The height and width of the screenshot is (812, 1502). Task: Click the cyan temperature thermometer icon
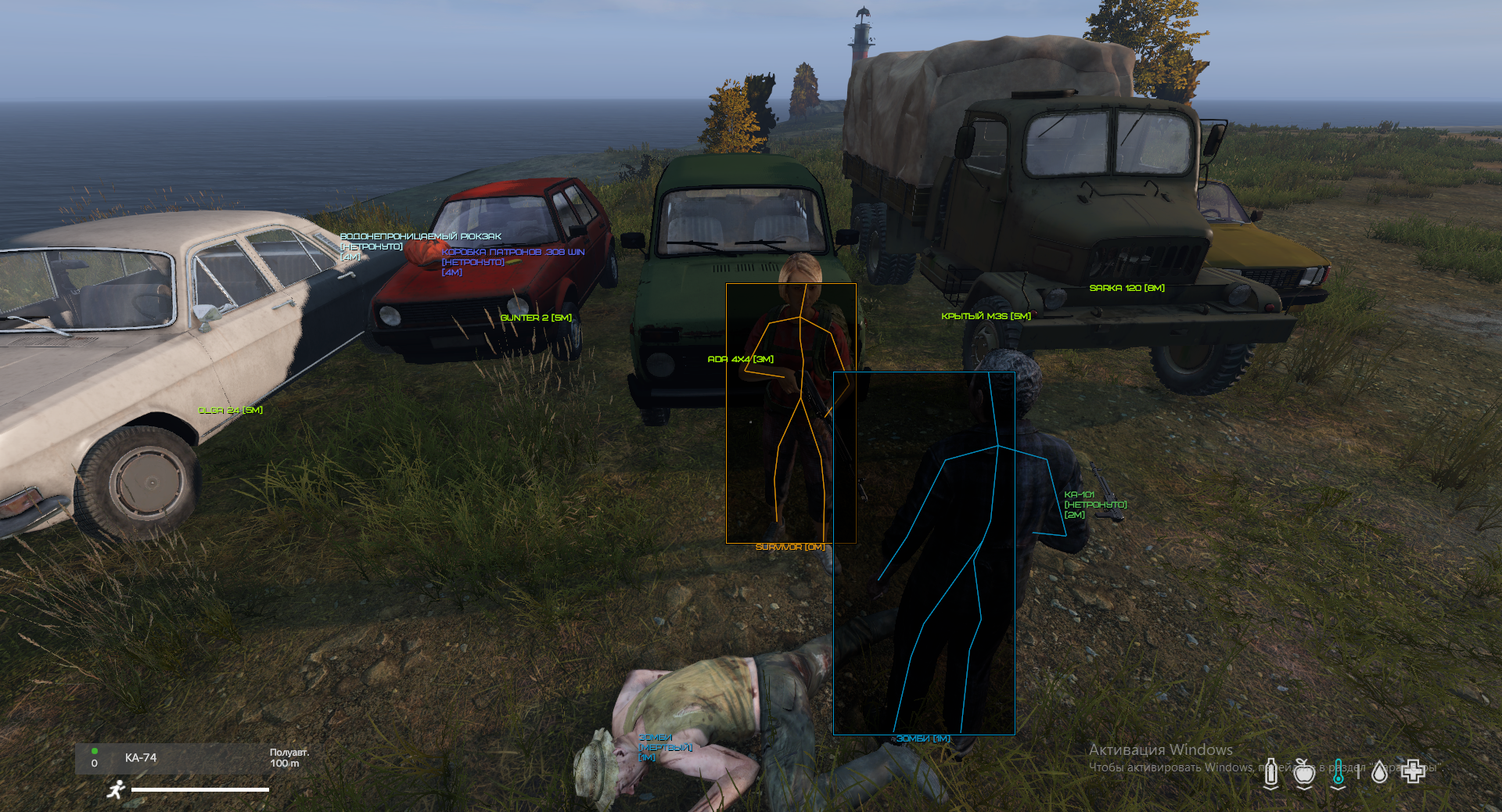point(1339,771)
